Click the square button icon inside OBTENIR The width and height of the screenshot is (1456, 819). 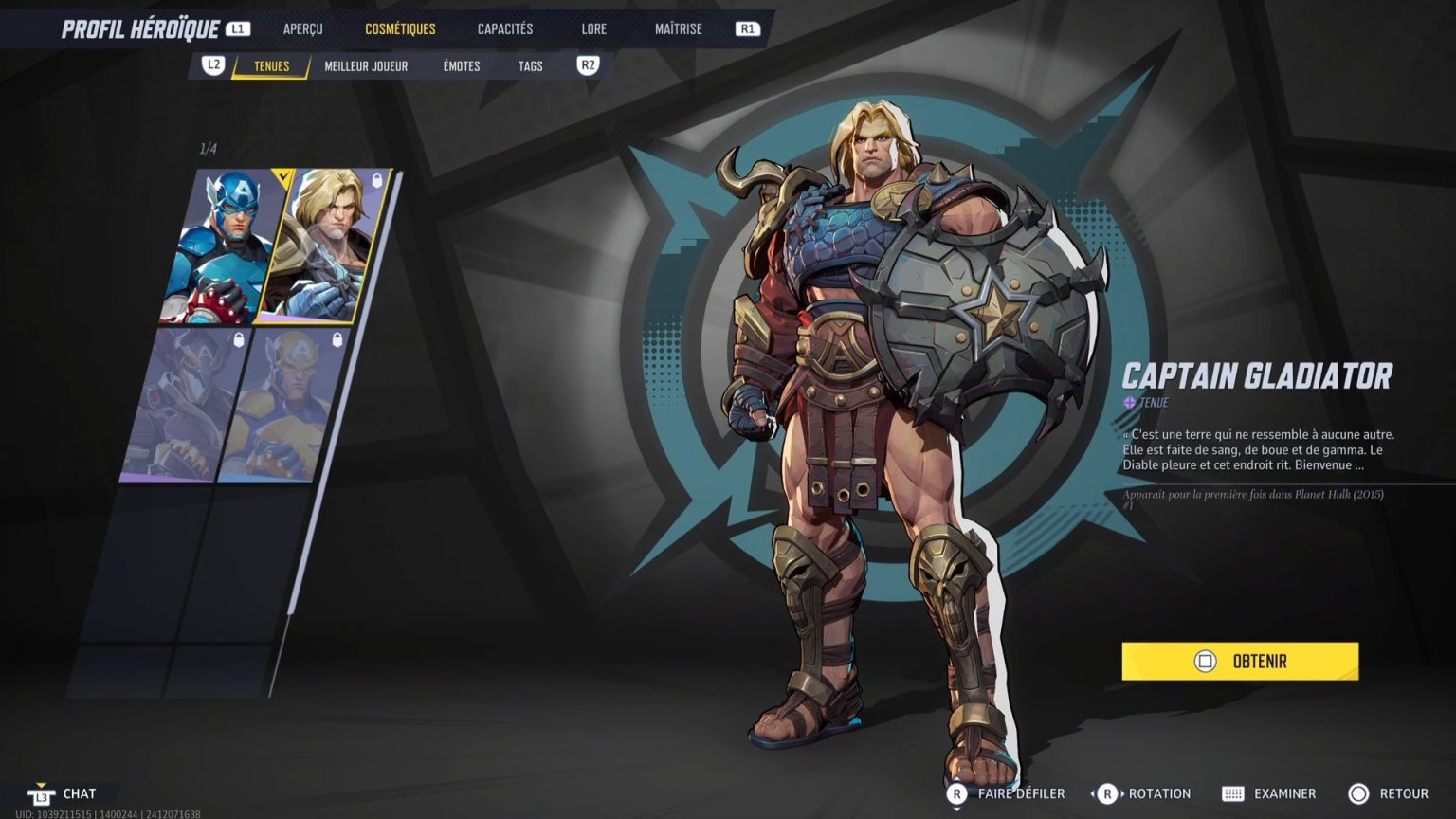pos(1207,662)
